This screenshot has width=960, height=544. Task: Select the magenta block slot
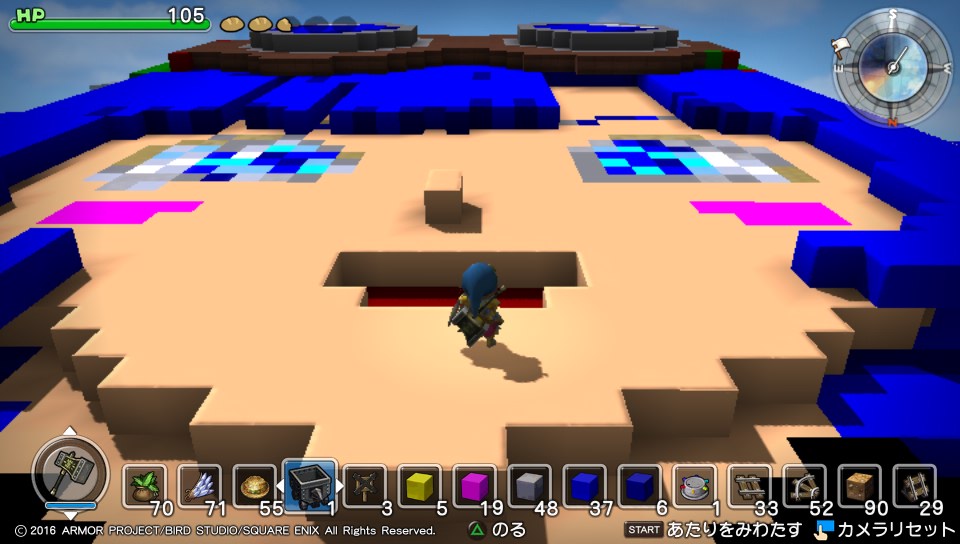coord(474,487)
